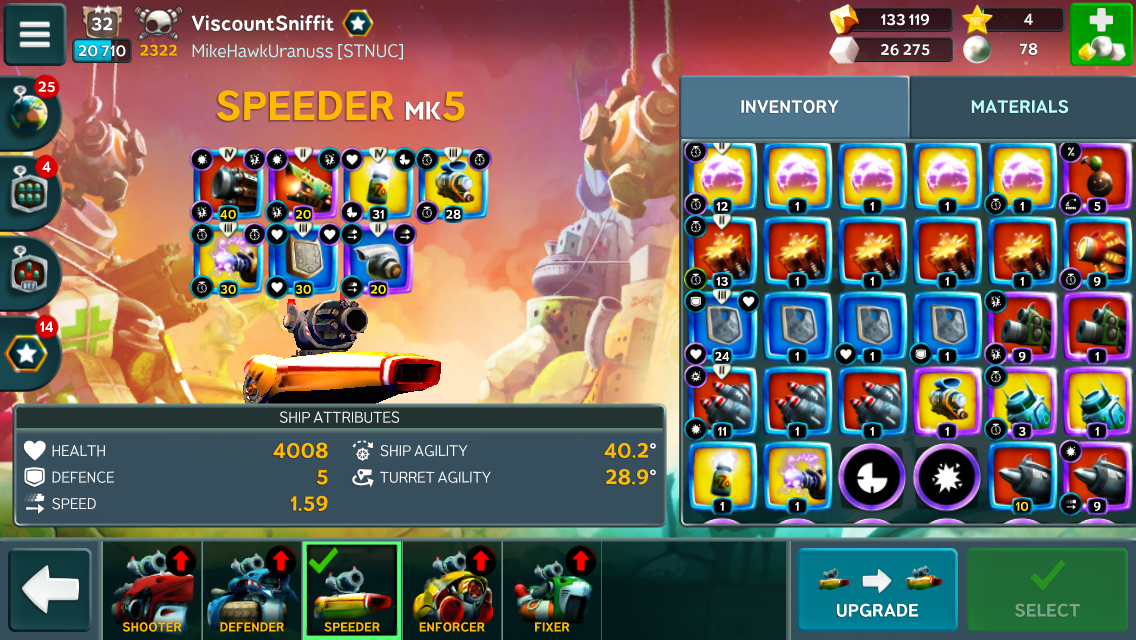Open the crate icon with 4 notifications

pos(30,191)
